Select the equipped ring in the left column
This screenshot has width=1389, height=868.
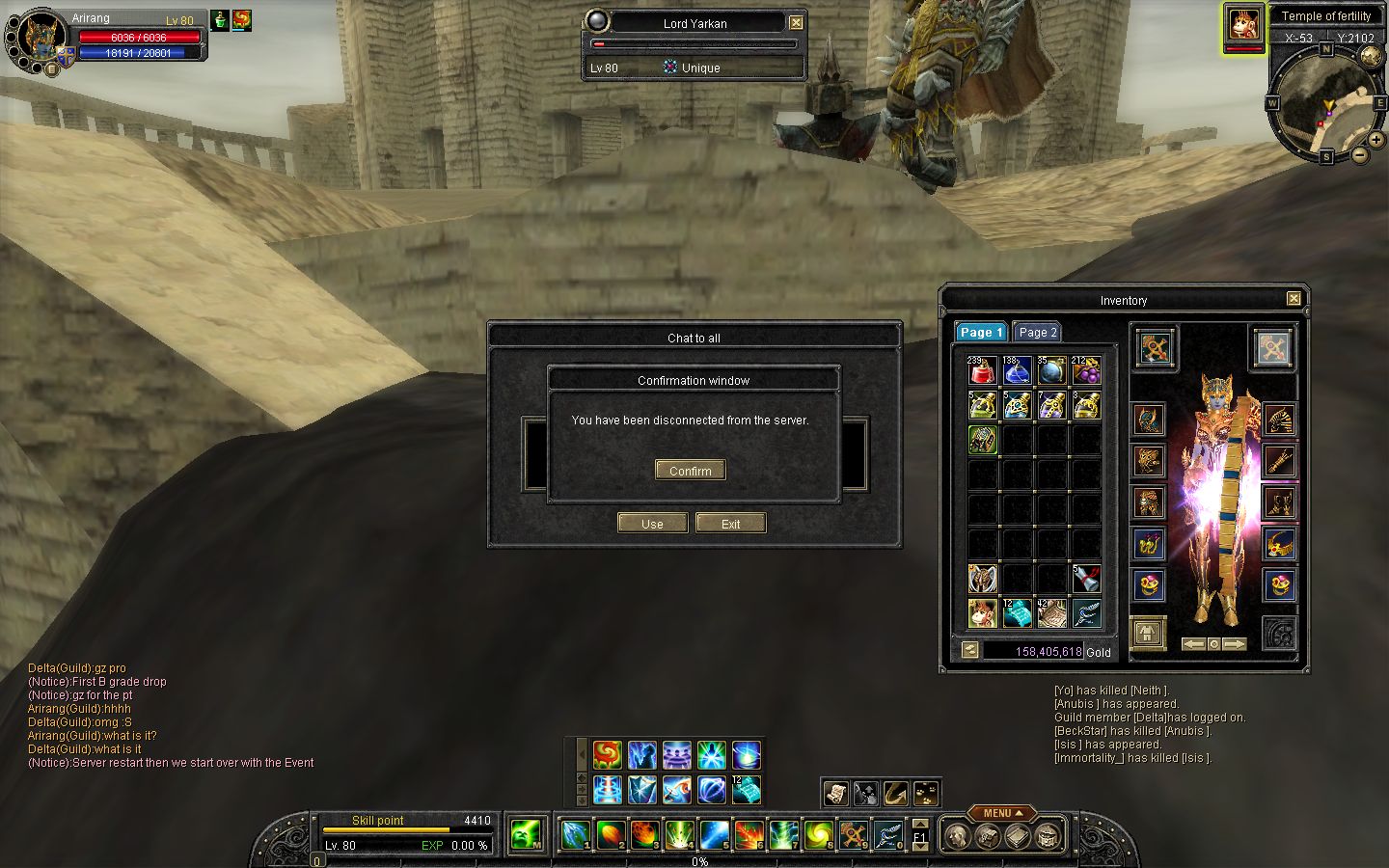coord(1148,584)
